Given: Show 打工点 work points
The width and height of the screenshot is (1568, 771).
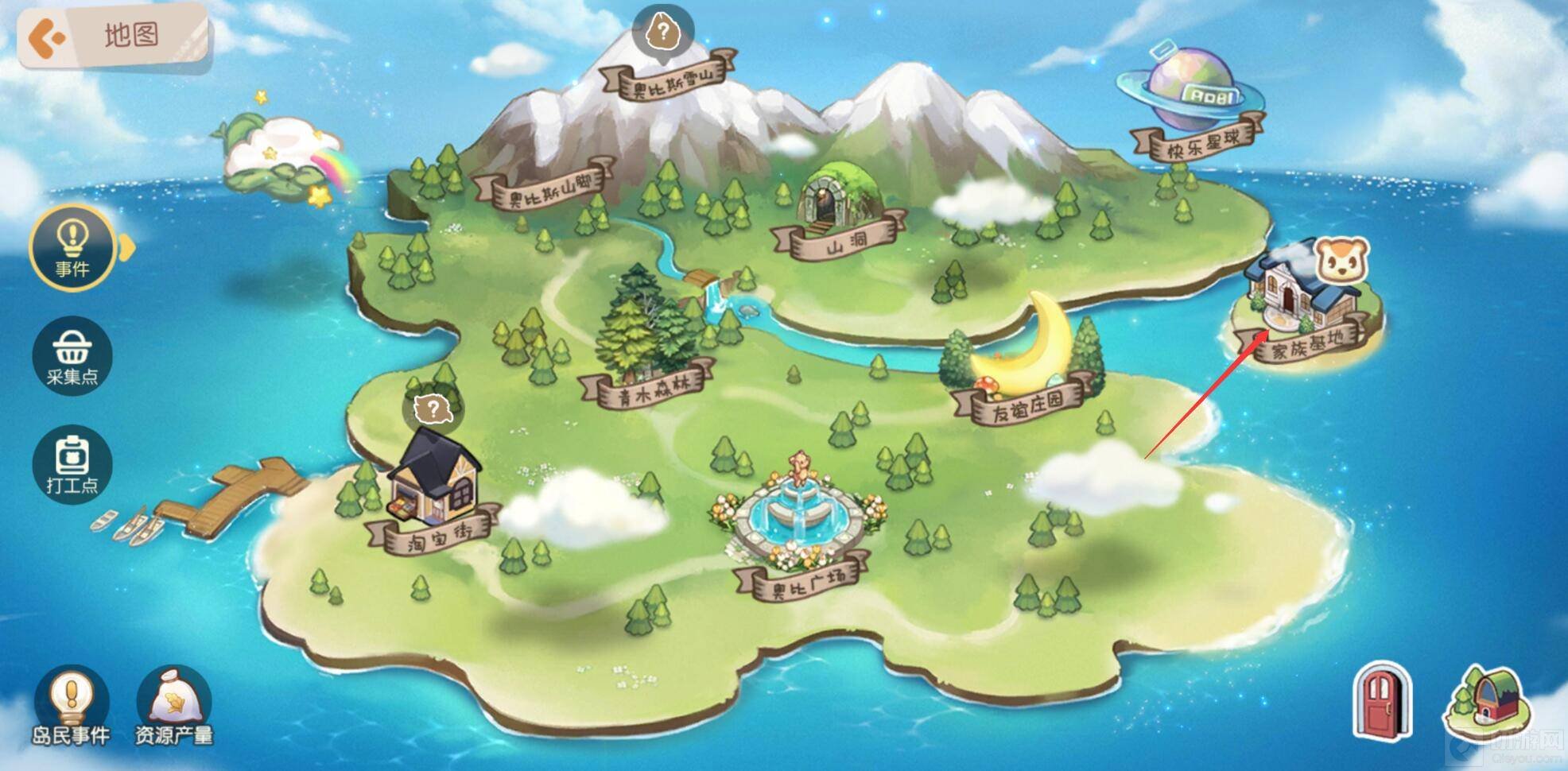Looking at the screenshot, I should (72, 463).
